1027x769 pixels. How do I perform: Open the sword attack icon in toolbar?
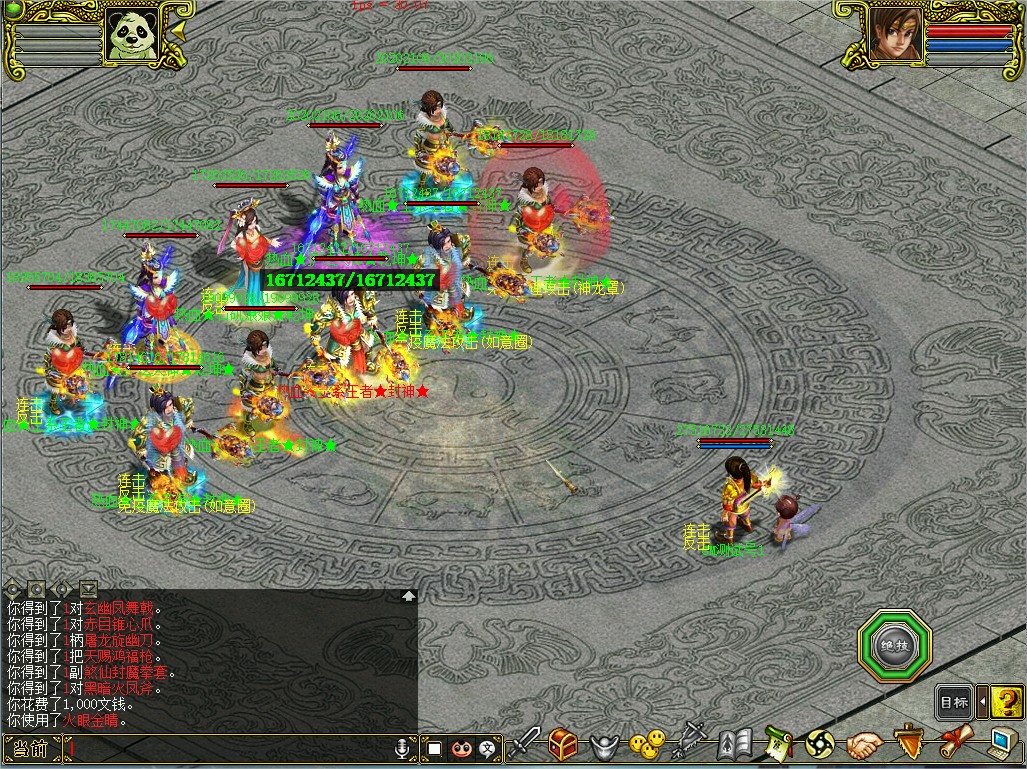526,745
